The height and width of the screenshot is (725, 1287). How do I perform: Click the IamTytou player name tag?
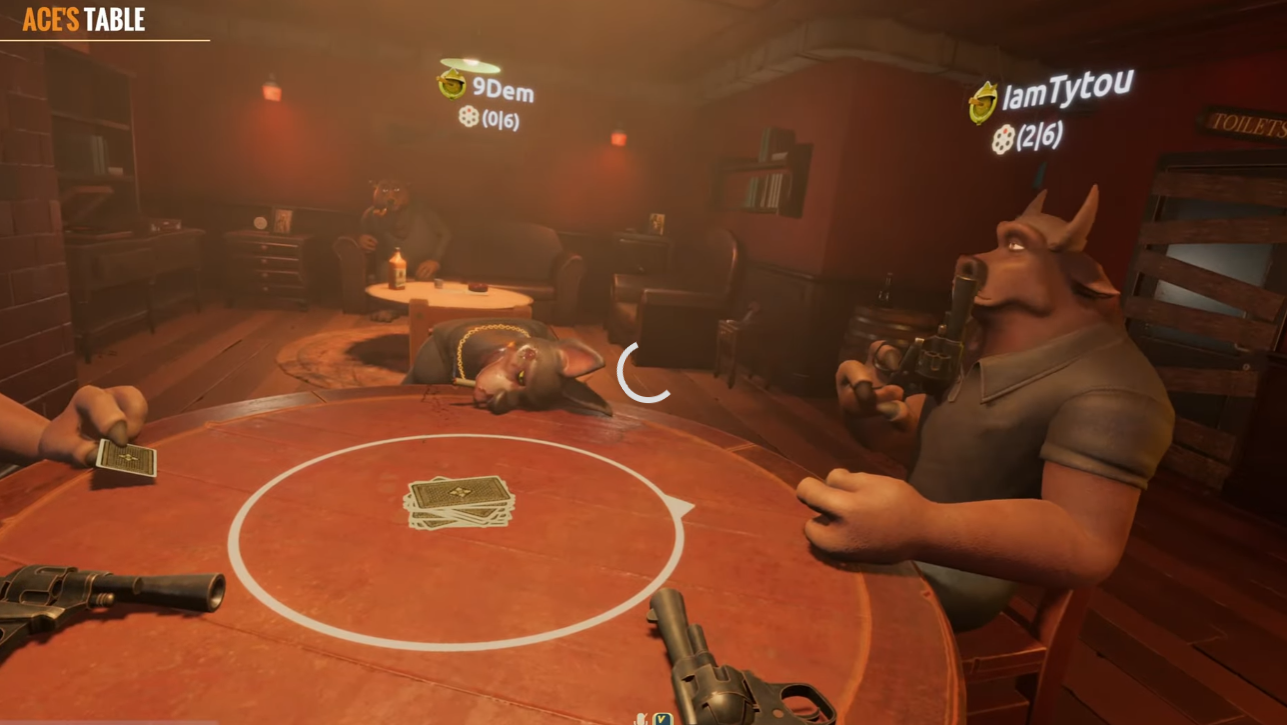(1066, 94)
